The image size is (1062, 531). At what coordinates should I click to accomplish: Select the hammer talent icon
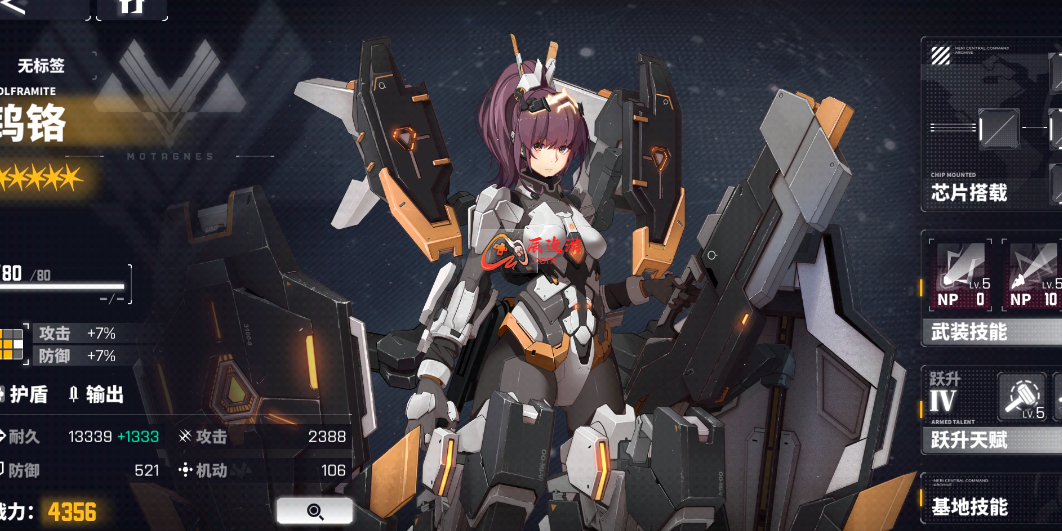click(1021, 397)
